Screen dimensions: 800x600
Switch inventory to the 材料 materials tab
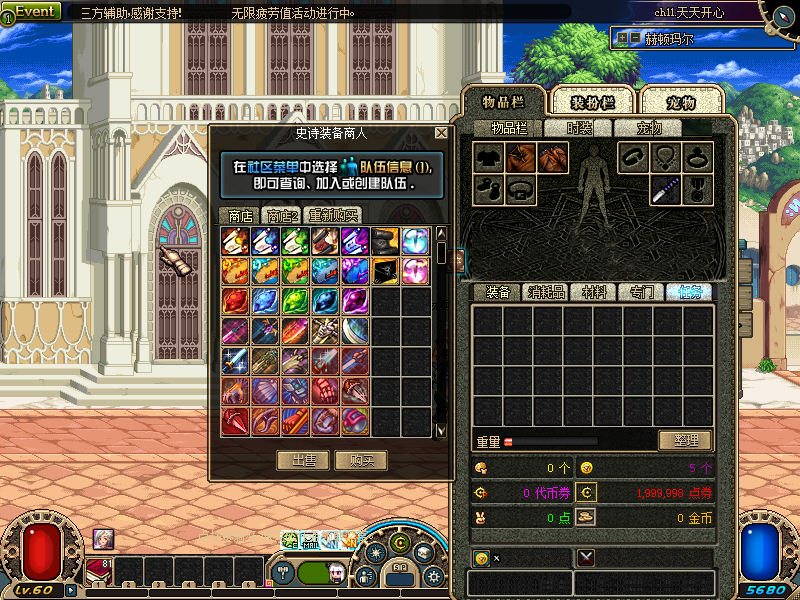coord(594,292)
